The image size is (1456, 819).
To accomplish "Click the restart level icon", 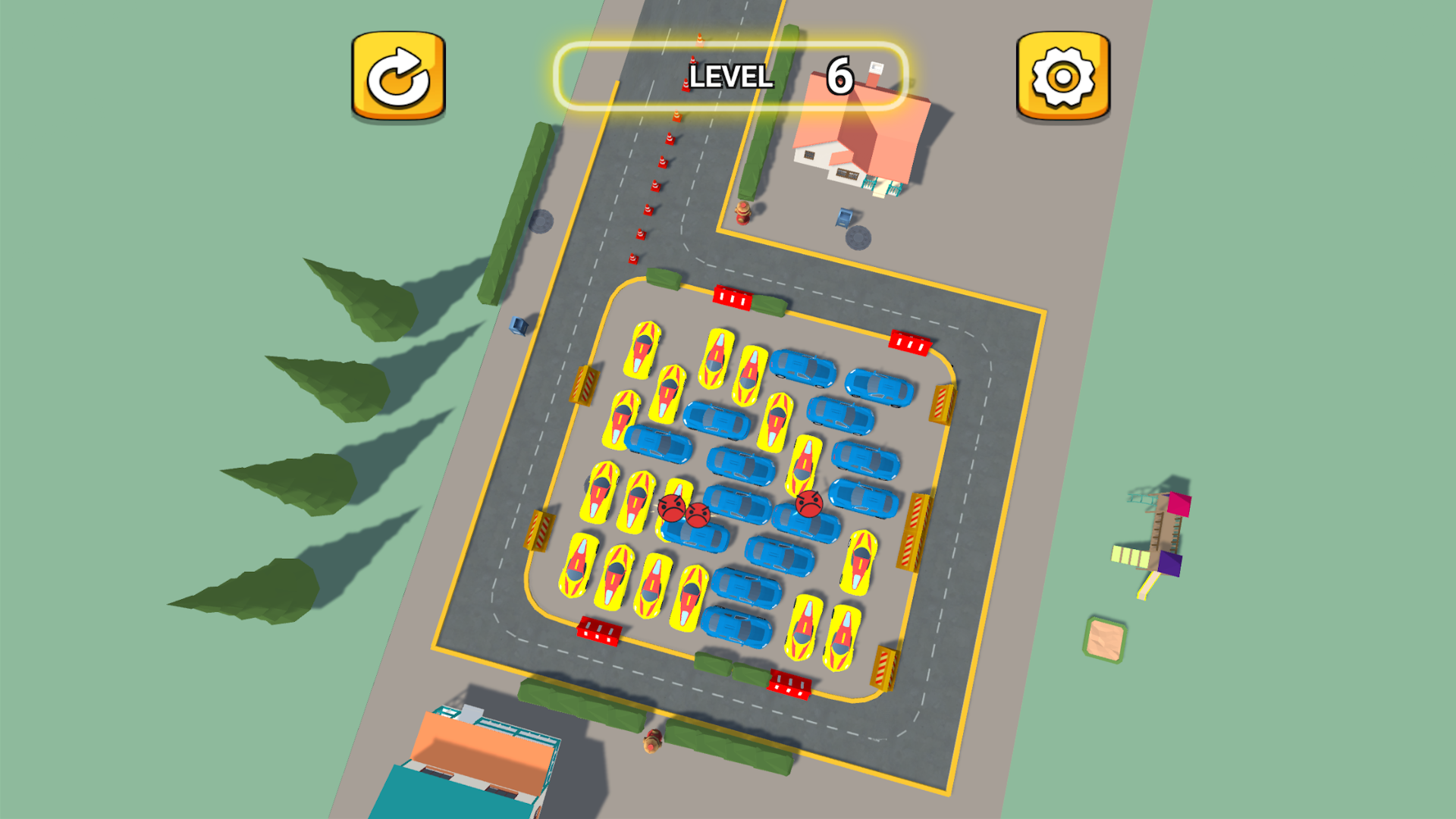I will tap(397, 76).
